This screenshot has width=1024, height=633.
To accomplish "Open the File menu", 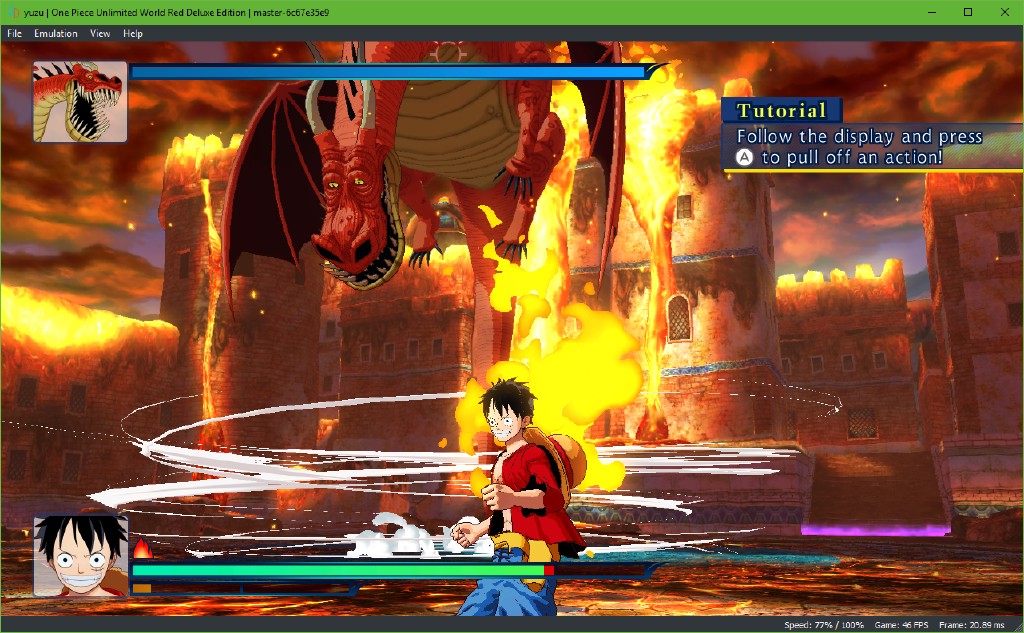I will (14, 33).
